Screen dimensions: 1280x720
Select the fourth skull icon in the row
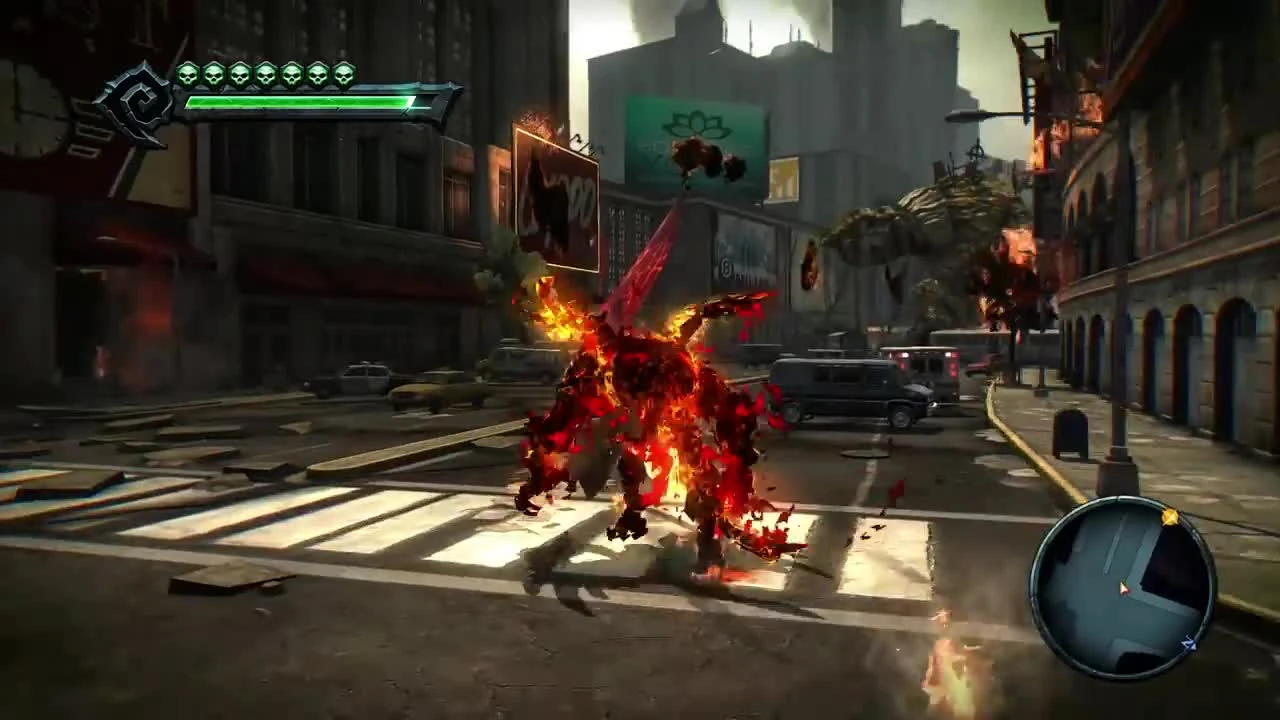[265, 73]
